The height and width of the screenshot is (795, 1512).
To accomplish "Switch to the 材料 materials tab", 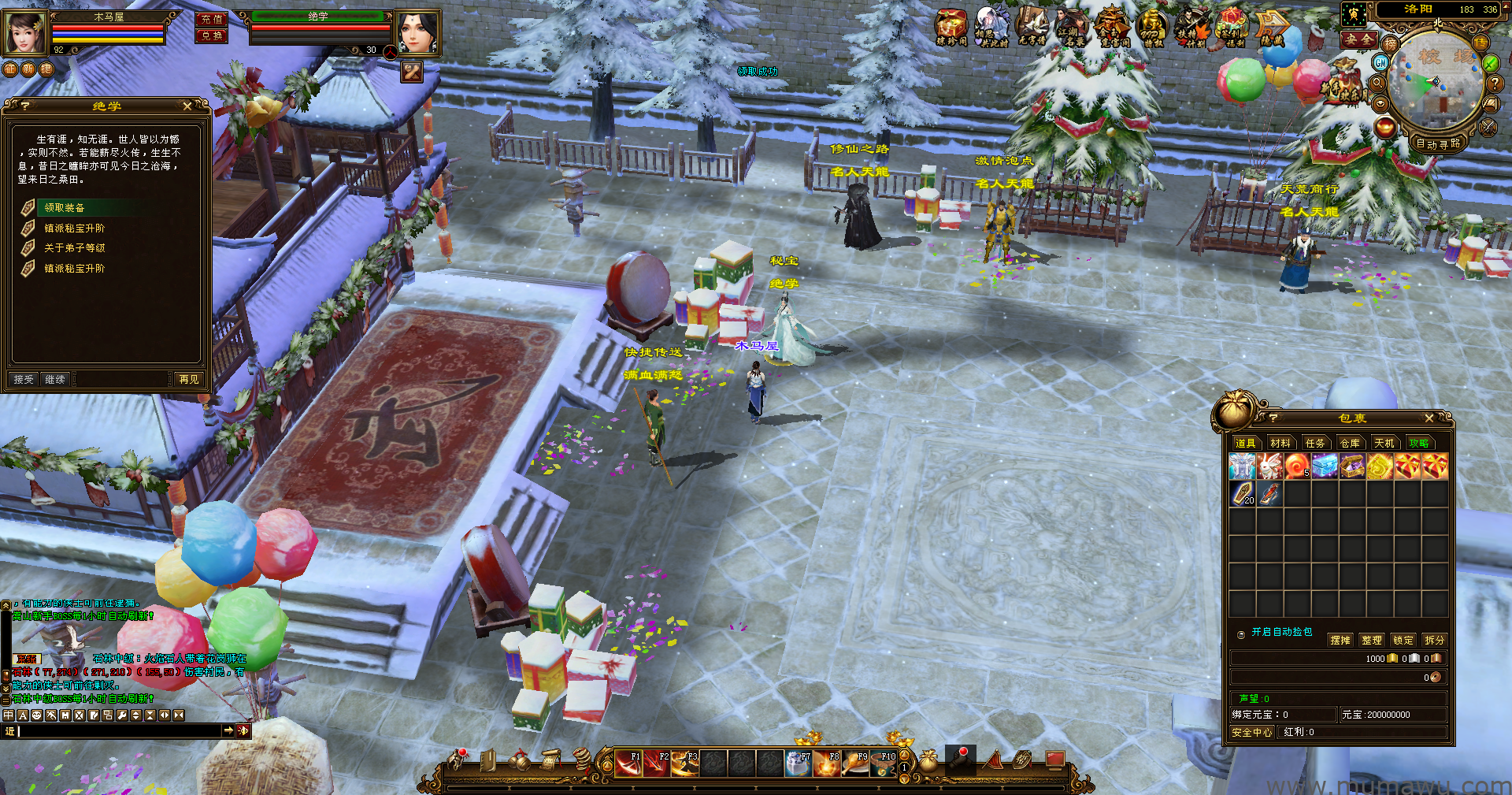I will click(x=1280, y=444).
